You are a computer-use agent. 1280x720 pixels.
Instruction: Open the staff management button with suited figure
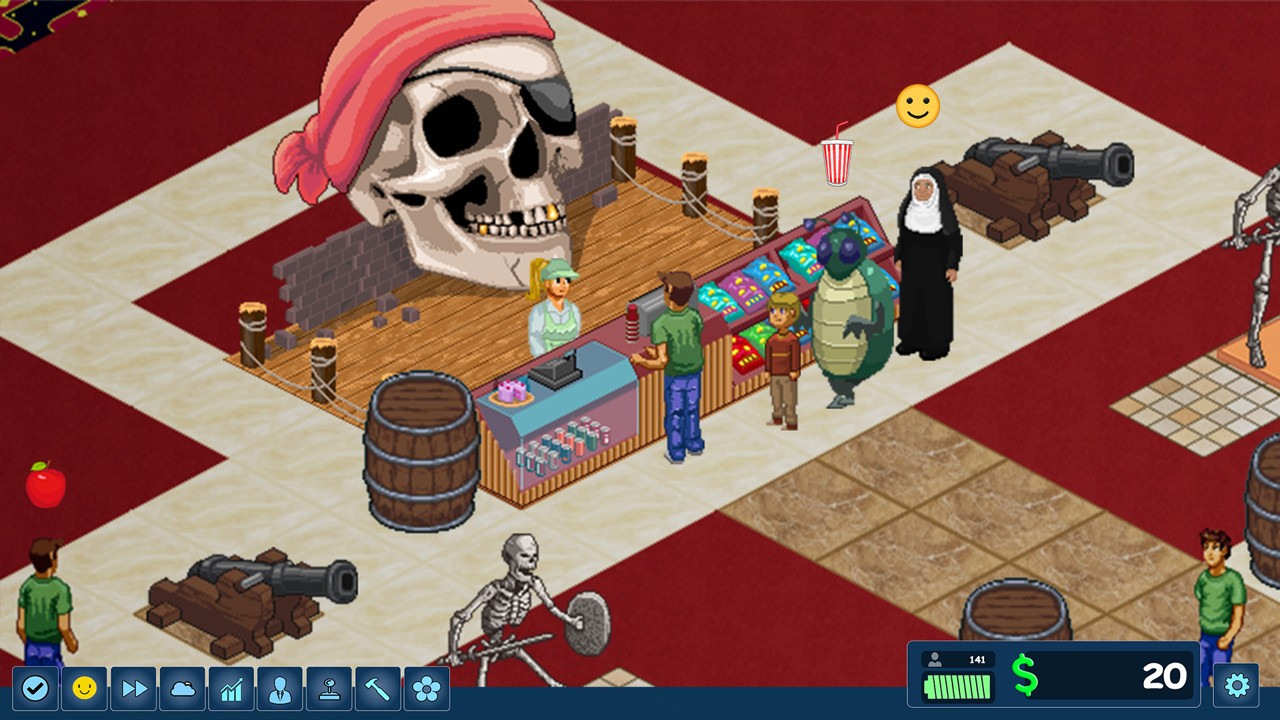point(280,689)
